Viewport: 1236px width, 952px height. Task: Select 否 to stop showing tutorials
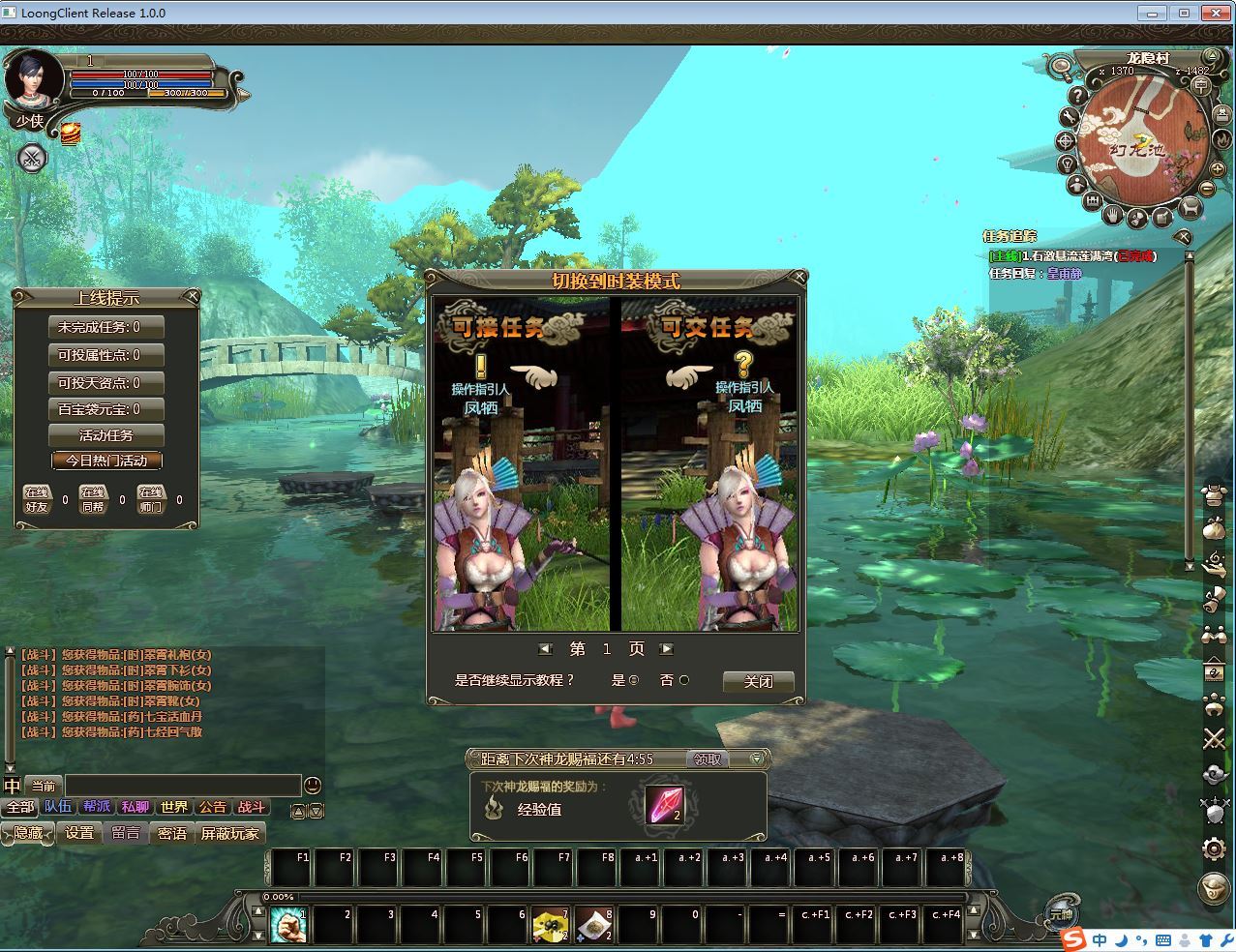684,680
